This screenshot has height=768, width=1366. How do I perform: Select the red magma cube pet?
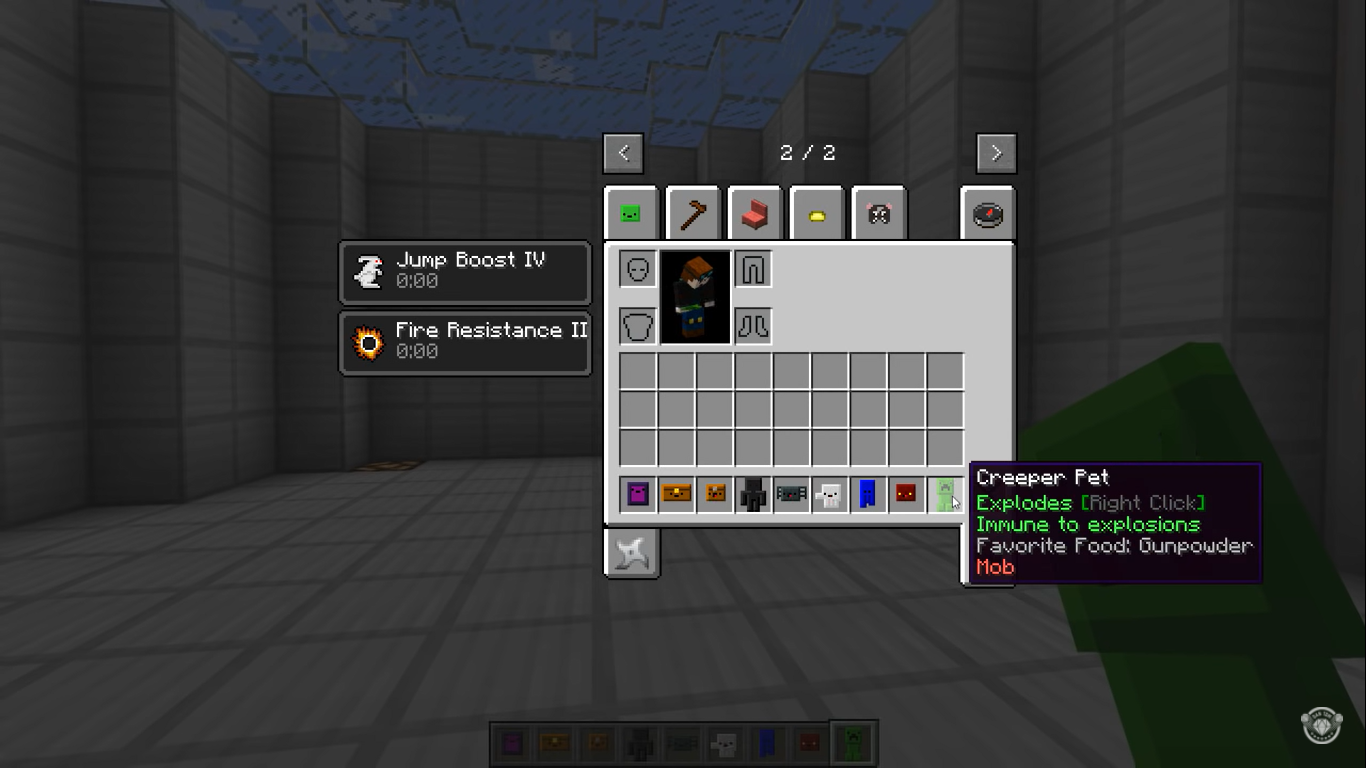pyautogui.click(x=906, y=494)
